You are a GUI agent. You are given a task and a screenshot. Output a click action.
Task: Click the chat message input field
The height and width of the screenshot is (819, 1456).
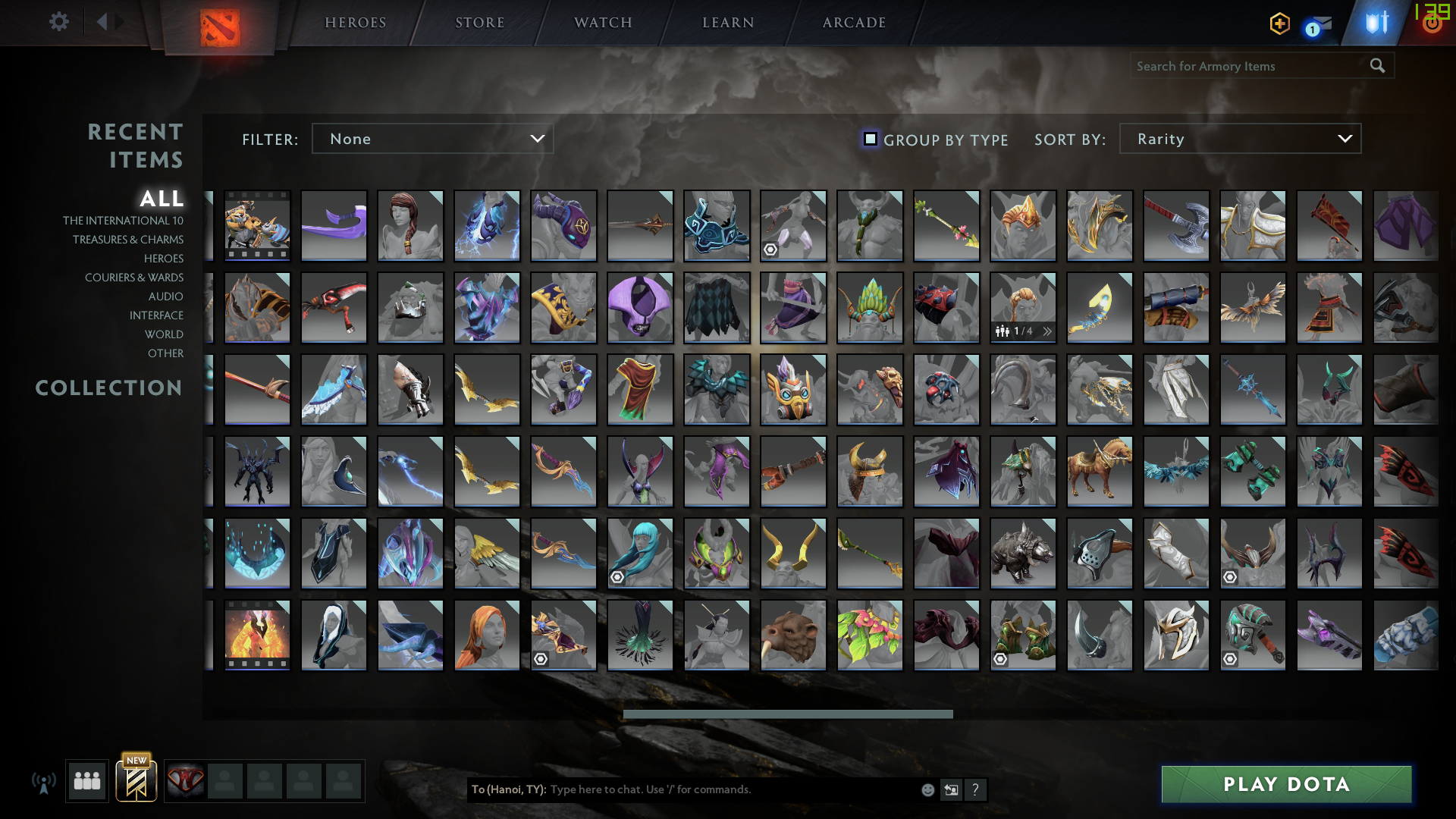coord(682,789)
